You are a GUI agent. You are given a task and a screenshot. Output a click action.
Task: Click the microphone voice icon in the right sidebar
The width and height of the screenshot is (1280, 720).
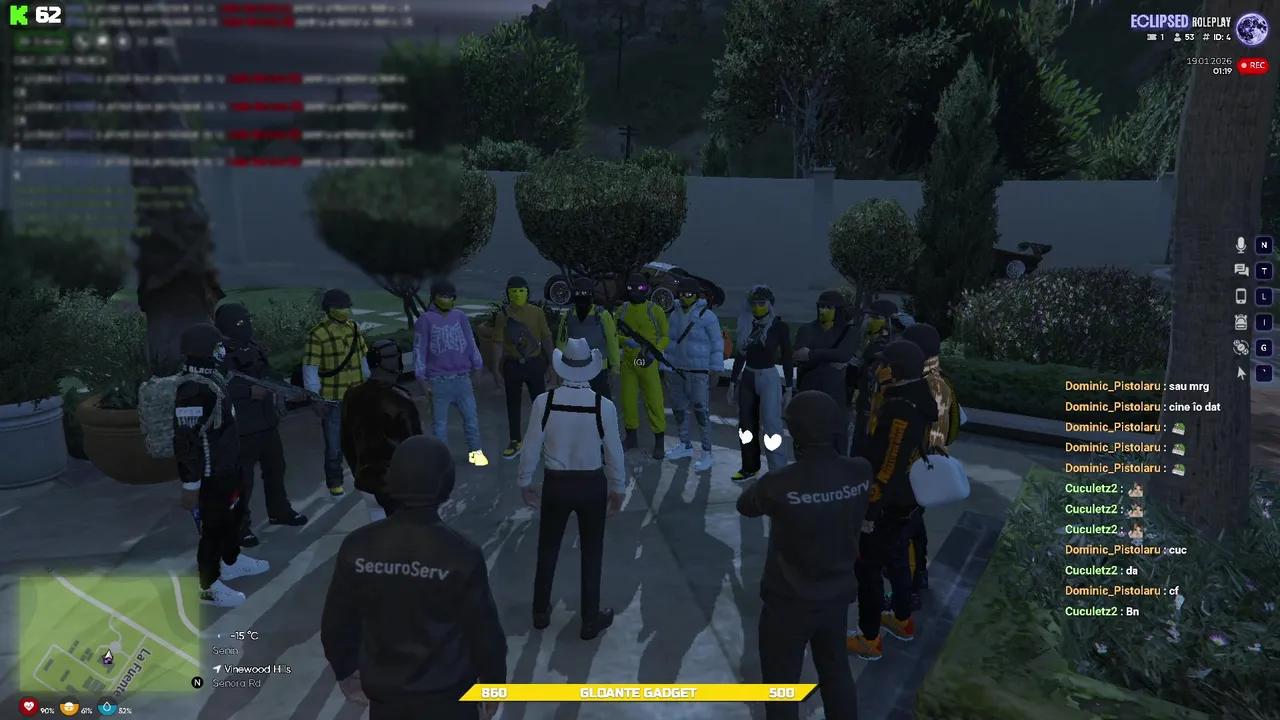tap(1240, 245)
